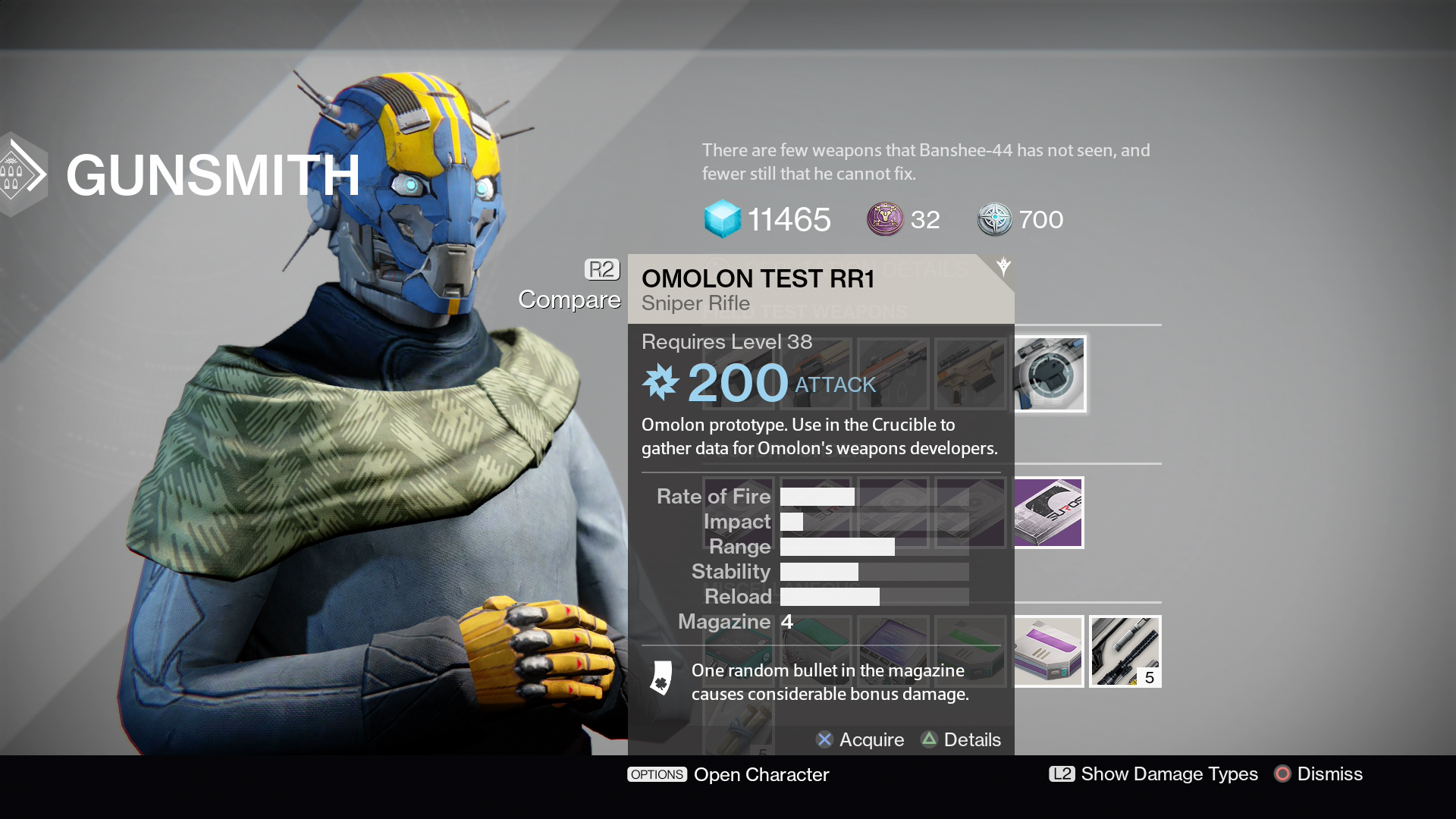Select the white and purple ammo box
Screen dimensions: 1456x819
pos(1050,651)
